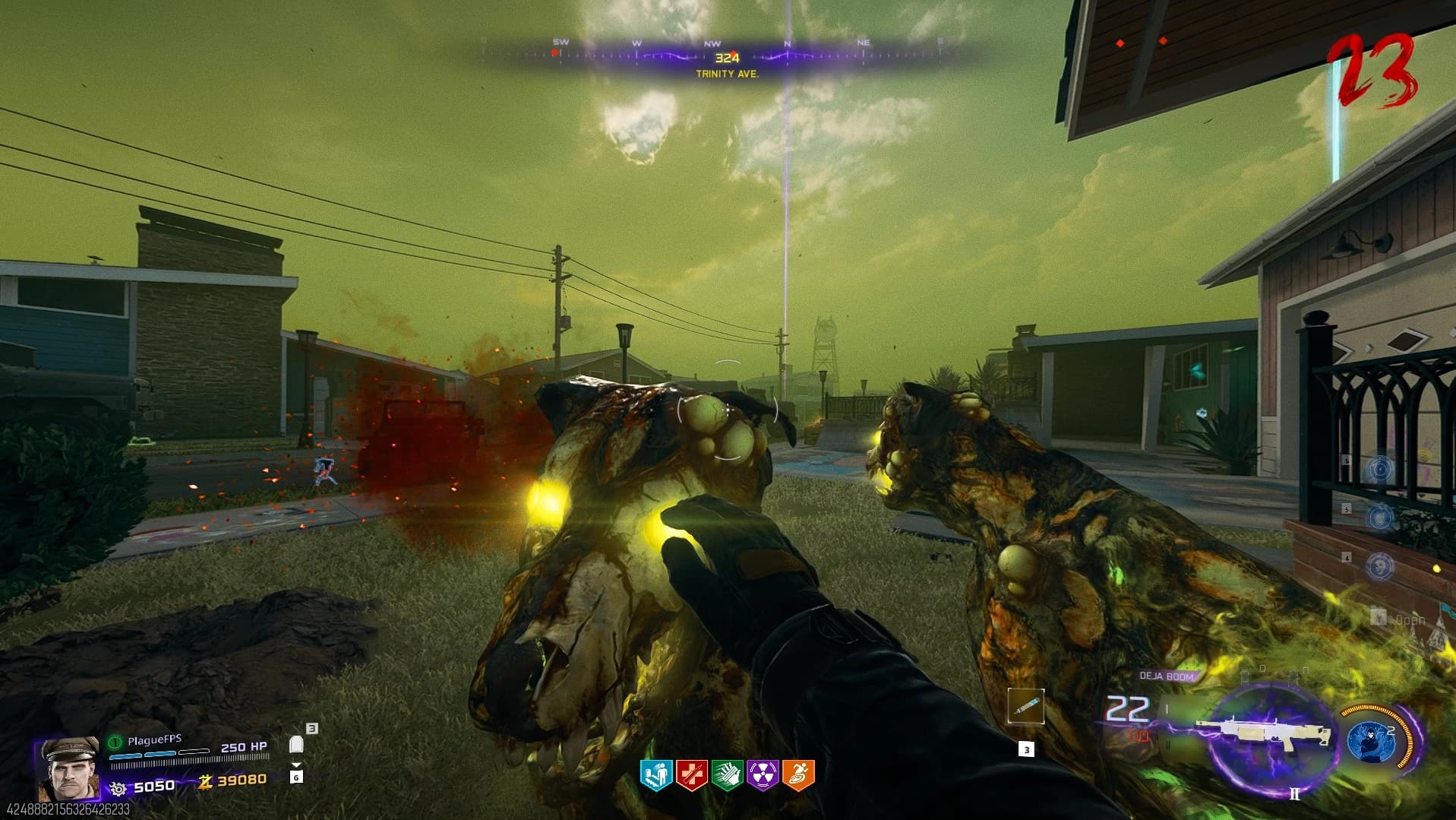
Task: Select the orange running man perk
Action: (798, 775)
